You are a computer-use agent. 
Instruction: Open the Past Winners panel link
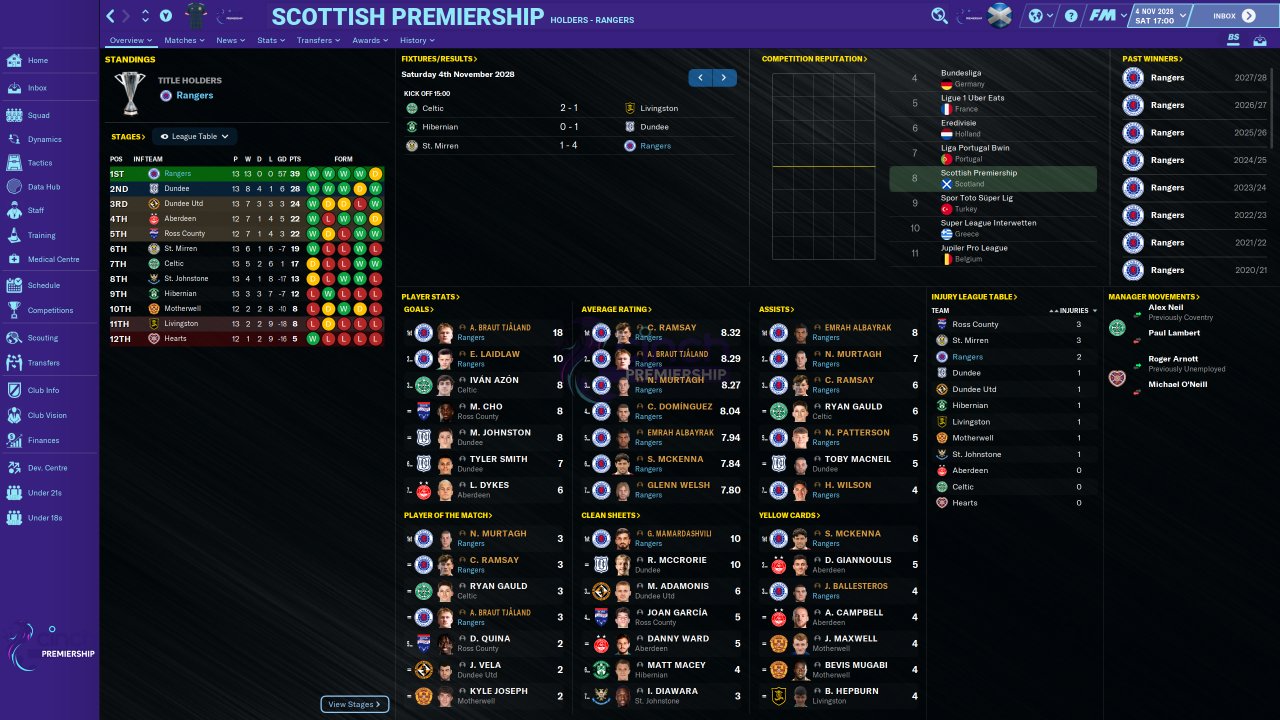1152,59
